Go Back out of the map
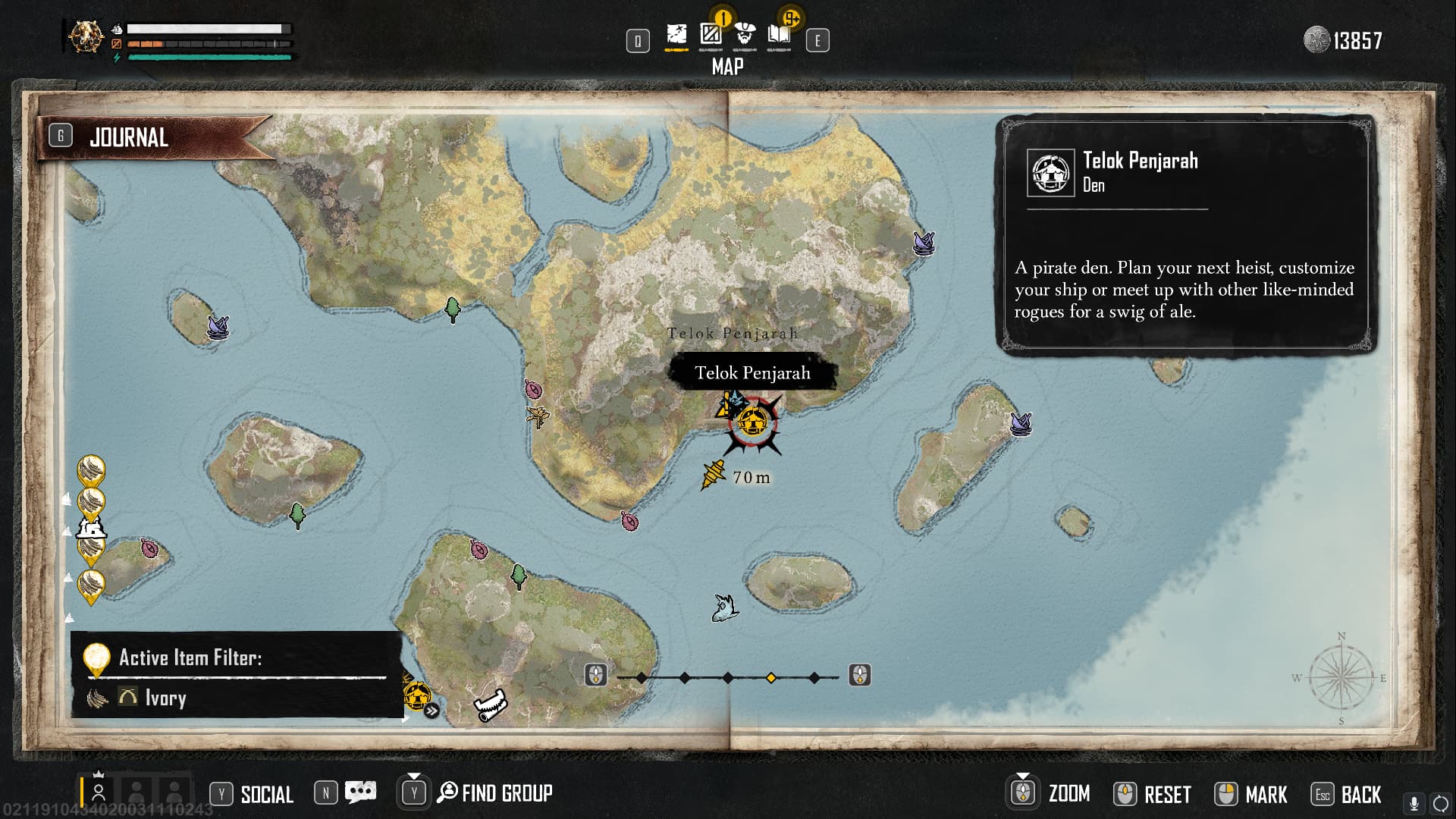The width and height of the screenshot is (1456, 819). (1360, 794)
